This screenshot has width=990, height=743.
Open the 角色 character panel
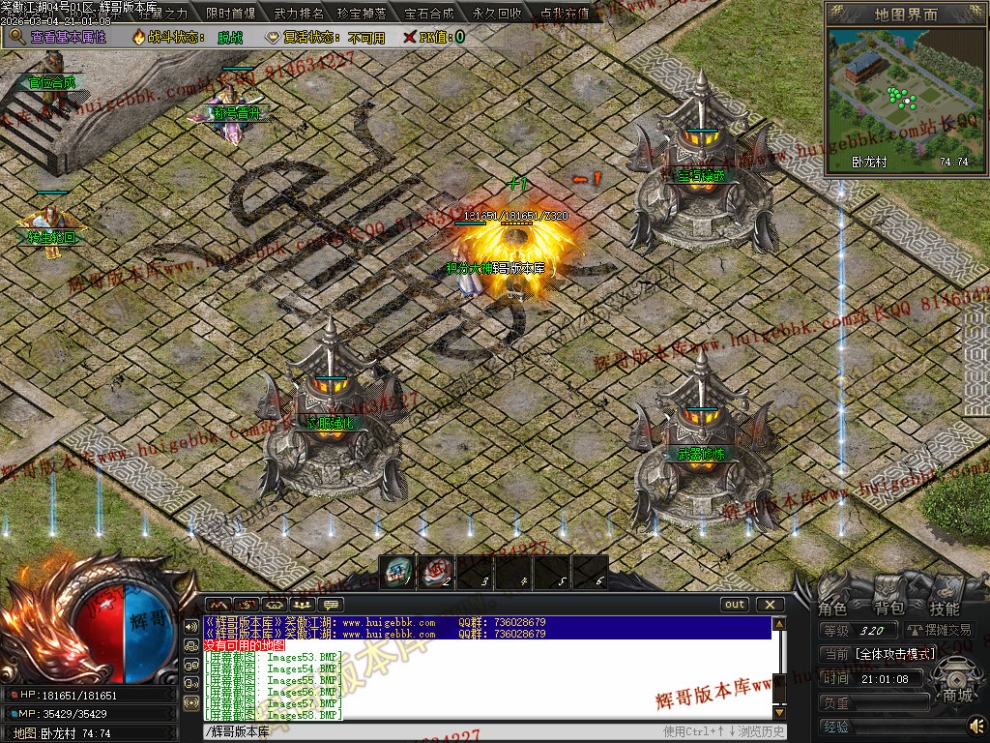(833, 608)
